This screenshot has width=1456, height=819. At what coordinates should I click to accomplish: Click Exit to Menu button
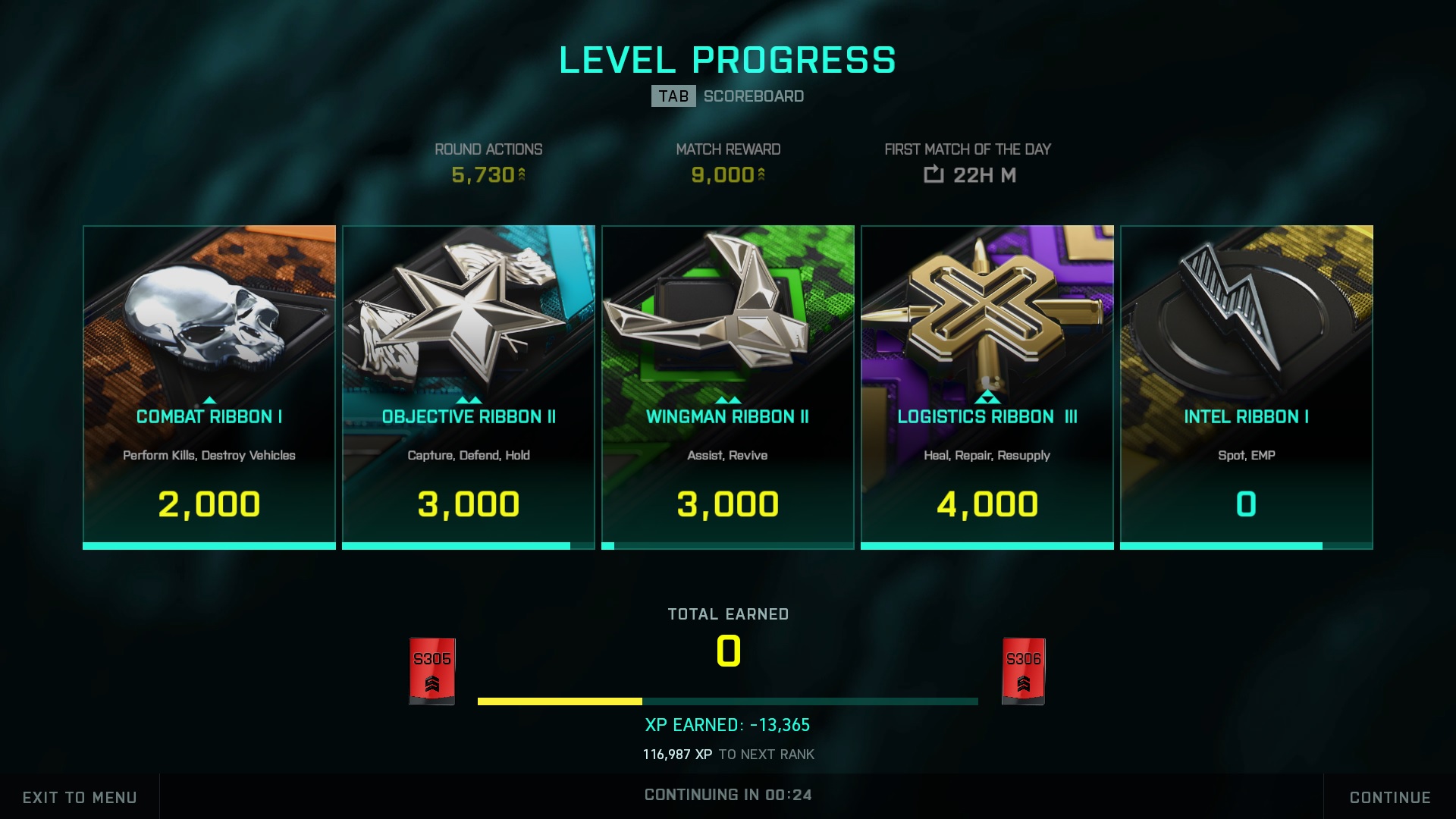click(80, 797)
